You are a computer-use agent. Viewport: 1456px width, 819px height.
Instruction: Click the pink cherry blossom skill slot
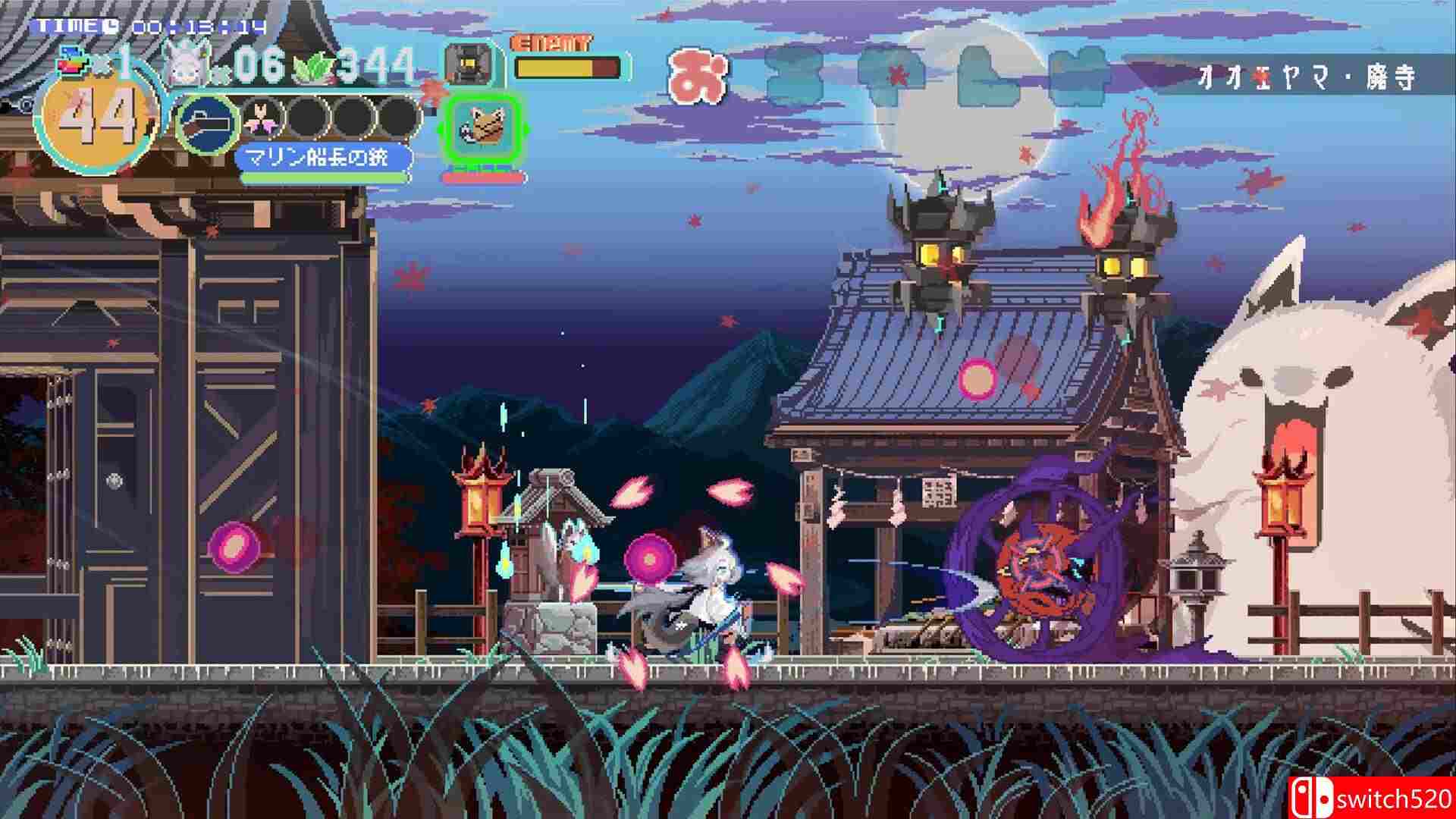[x=260, y=119]
